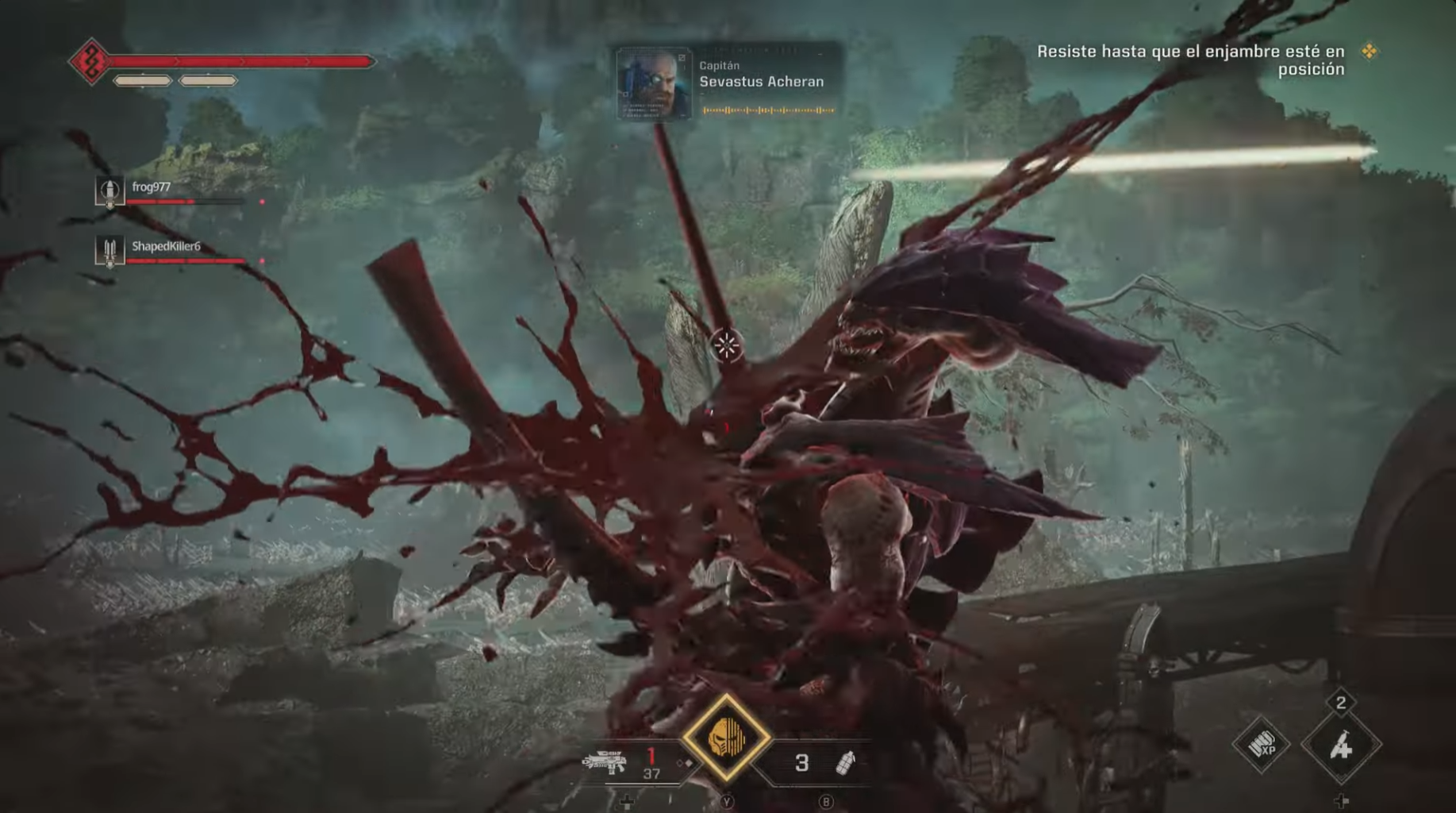Select the crosshair reticle at screen center
Image resolution: width=1456 pixels, height=813 pixels.
tap(726, 345)
